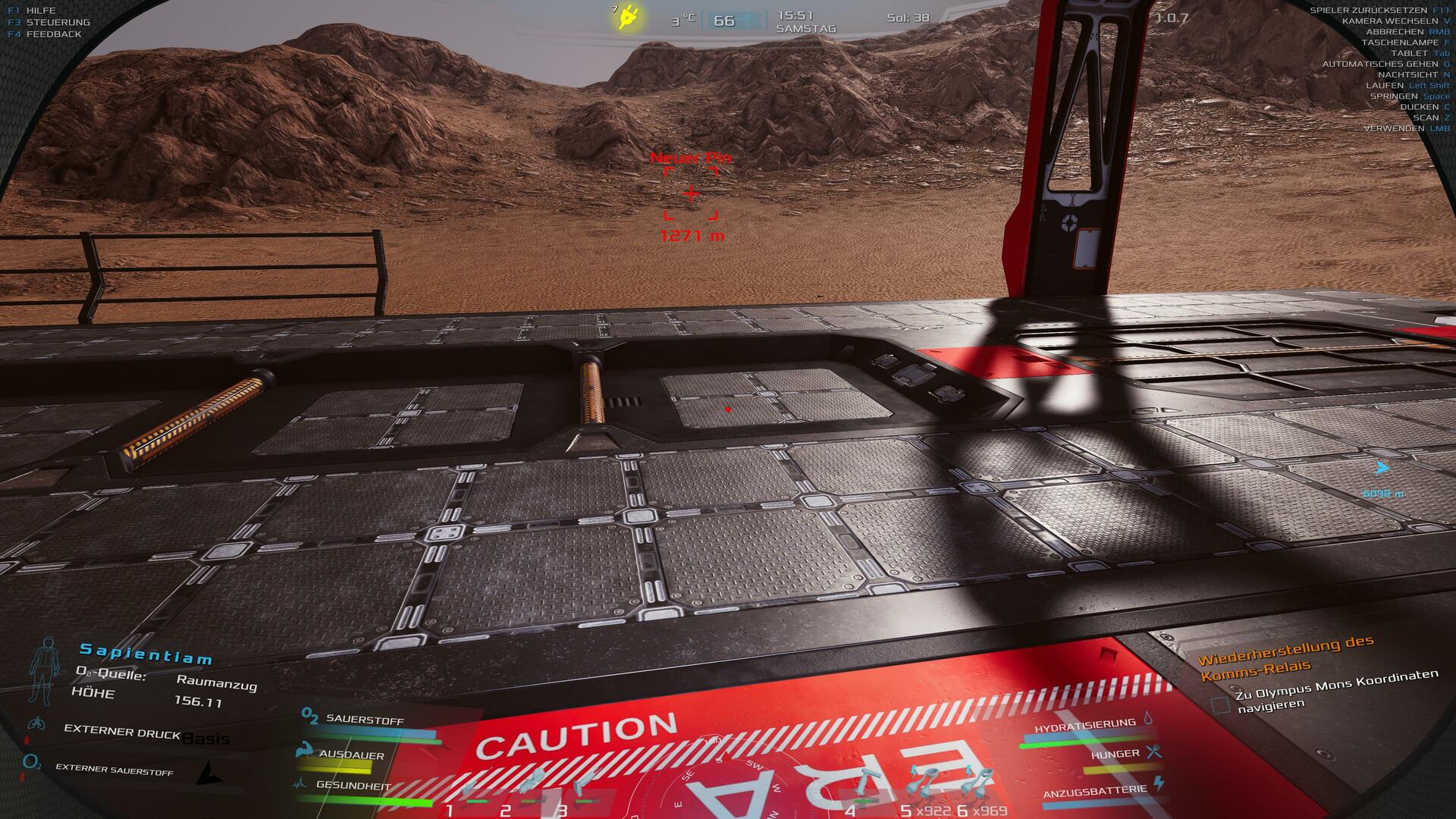Select hotbar slot 3 tool

(x=585, y=784)
